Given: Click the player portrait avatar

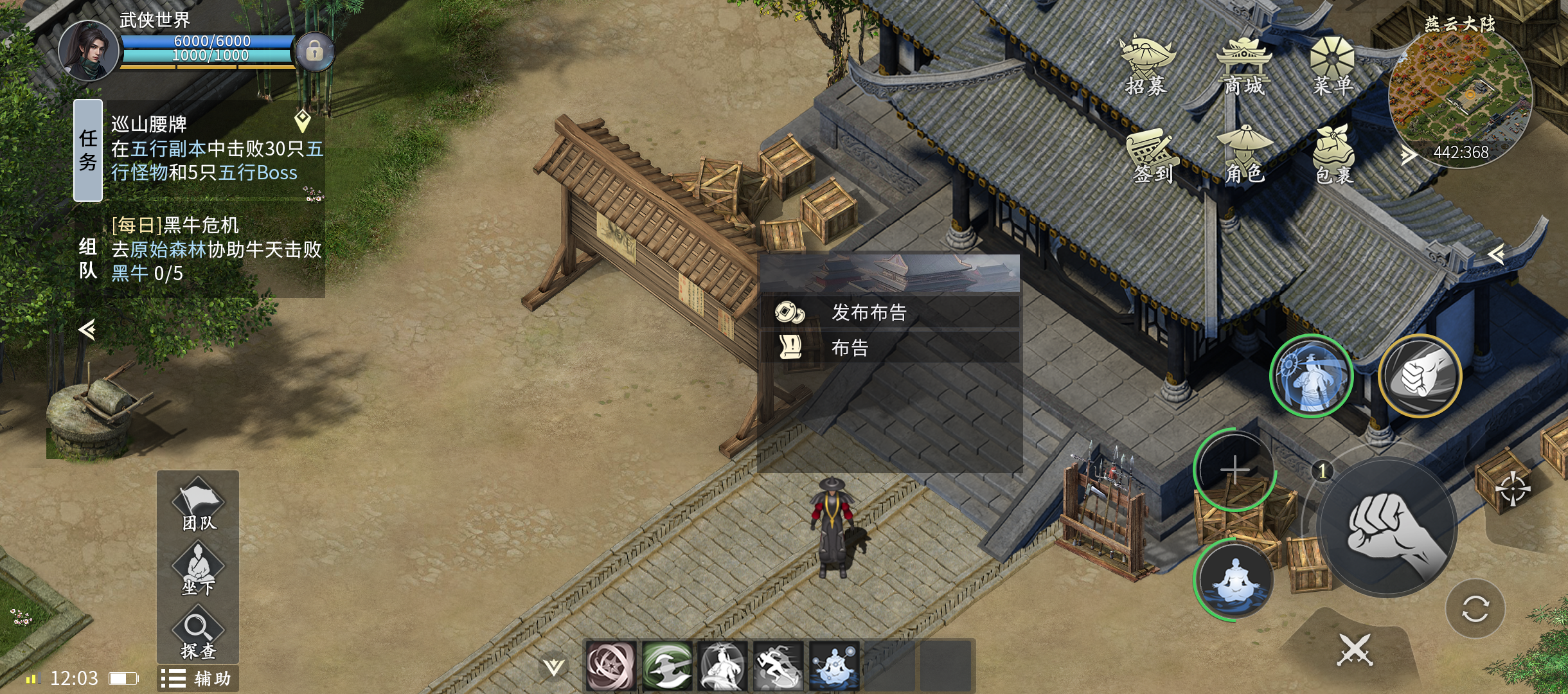Looking at the screenshot, I should 89,51.
